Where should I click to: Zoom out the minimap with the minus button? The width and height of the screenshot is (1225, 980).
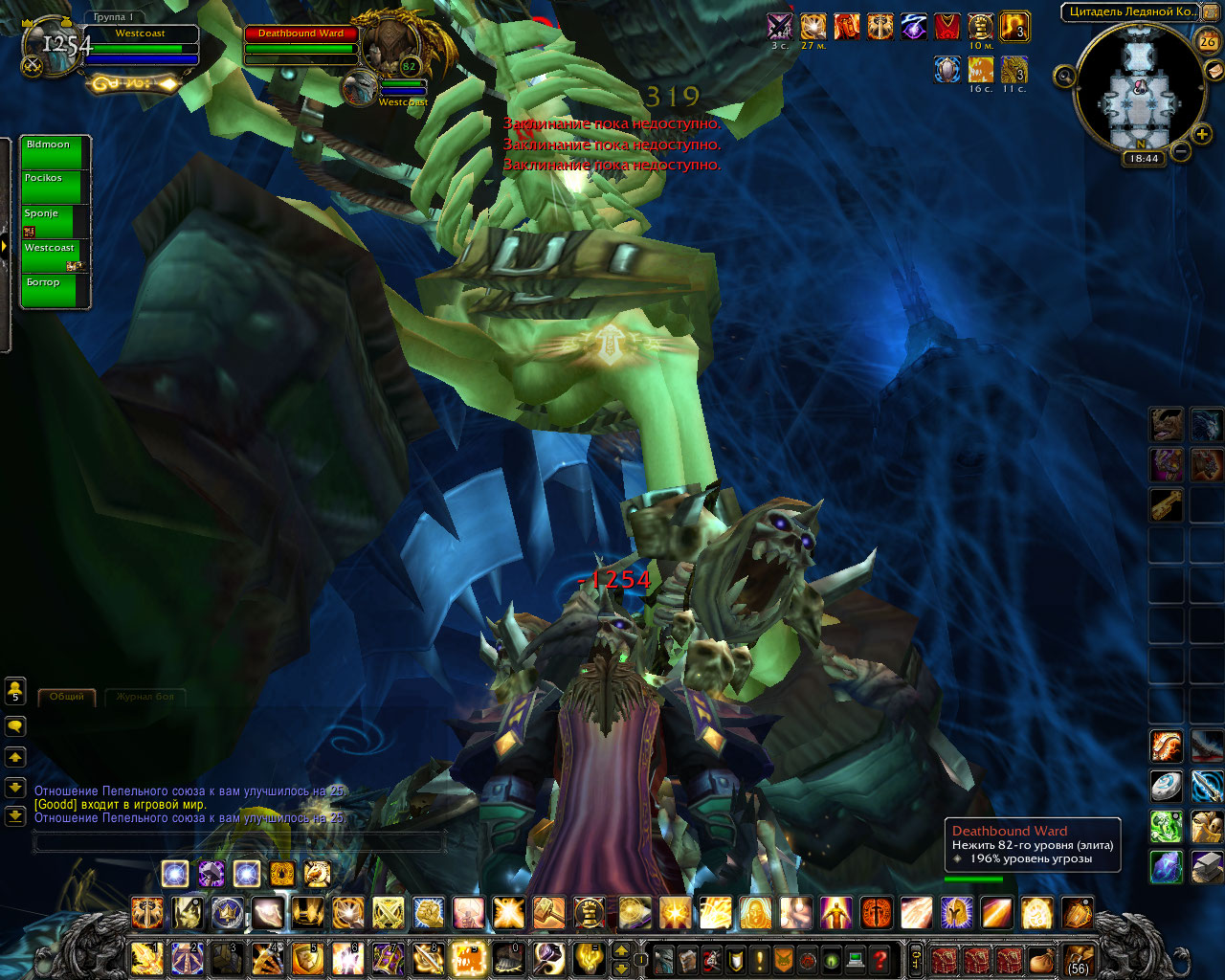pos(1181,151)
